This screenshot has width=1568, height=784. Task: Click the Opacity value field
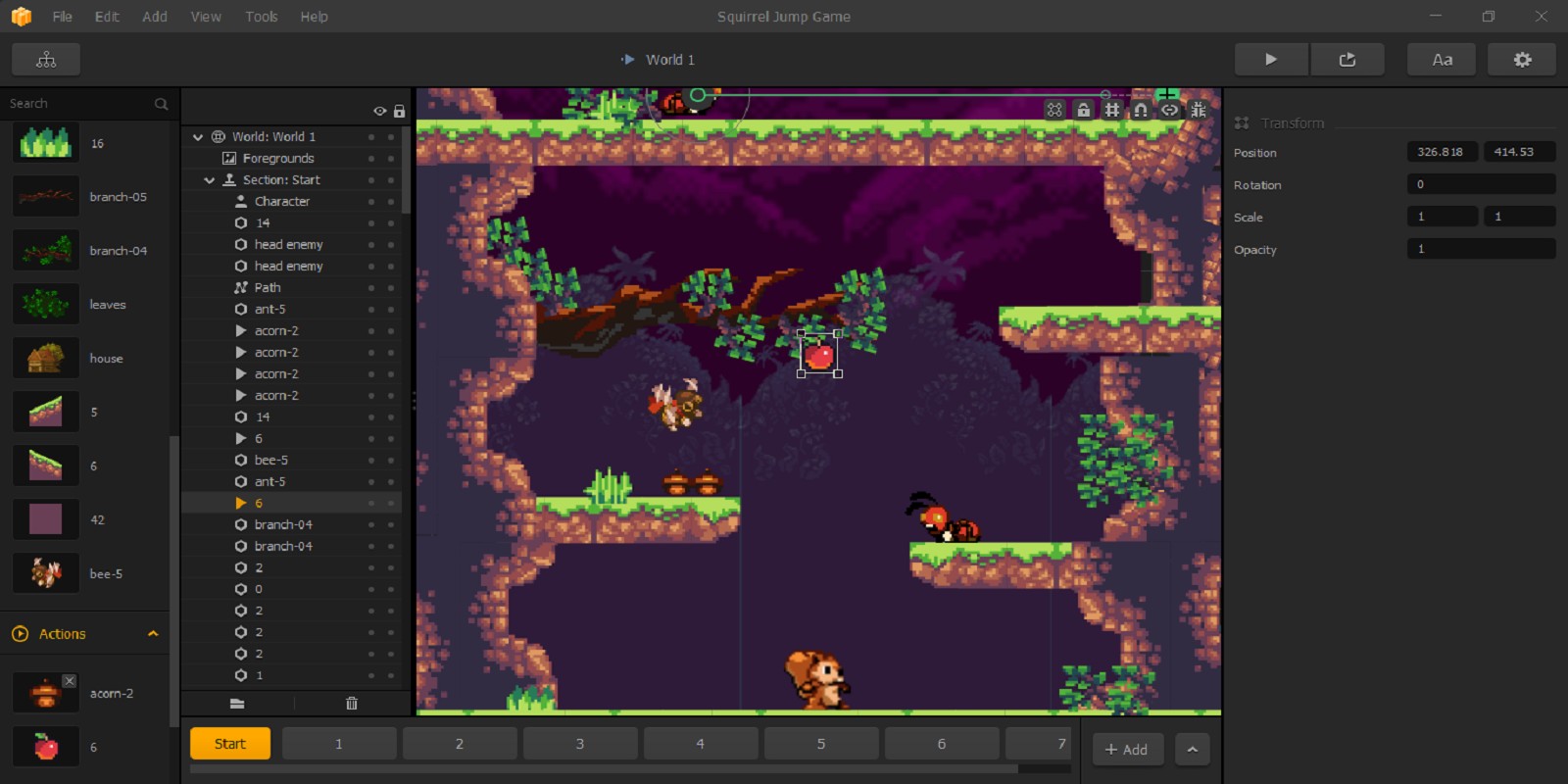point(1480,249)
